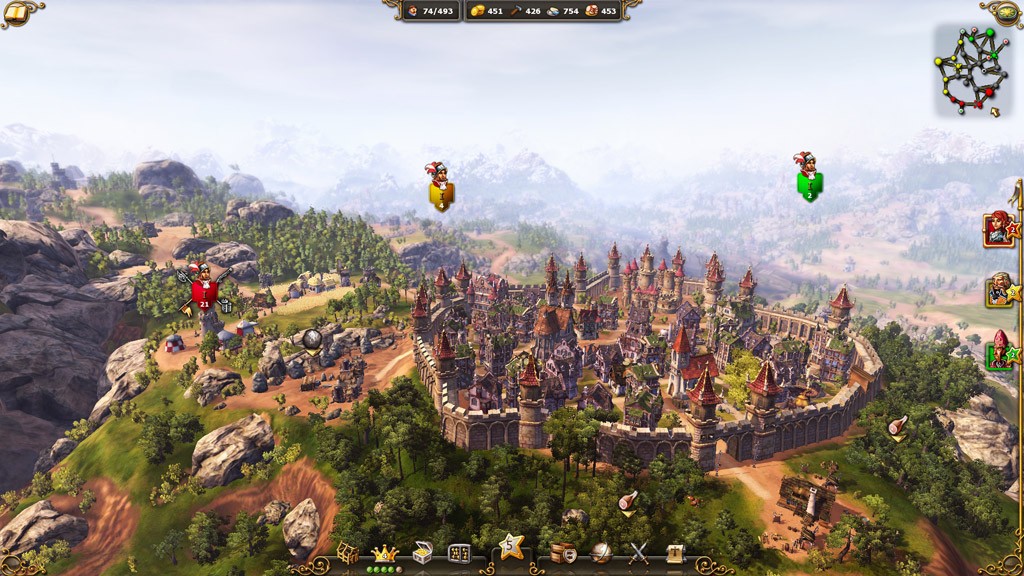Open the building construction menu
Viewport: 1024px width, 576px height.
point(347,552)
